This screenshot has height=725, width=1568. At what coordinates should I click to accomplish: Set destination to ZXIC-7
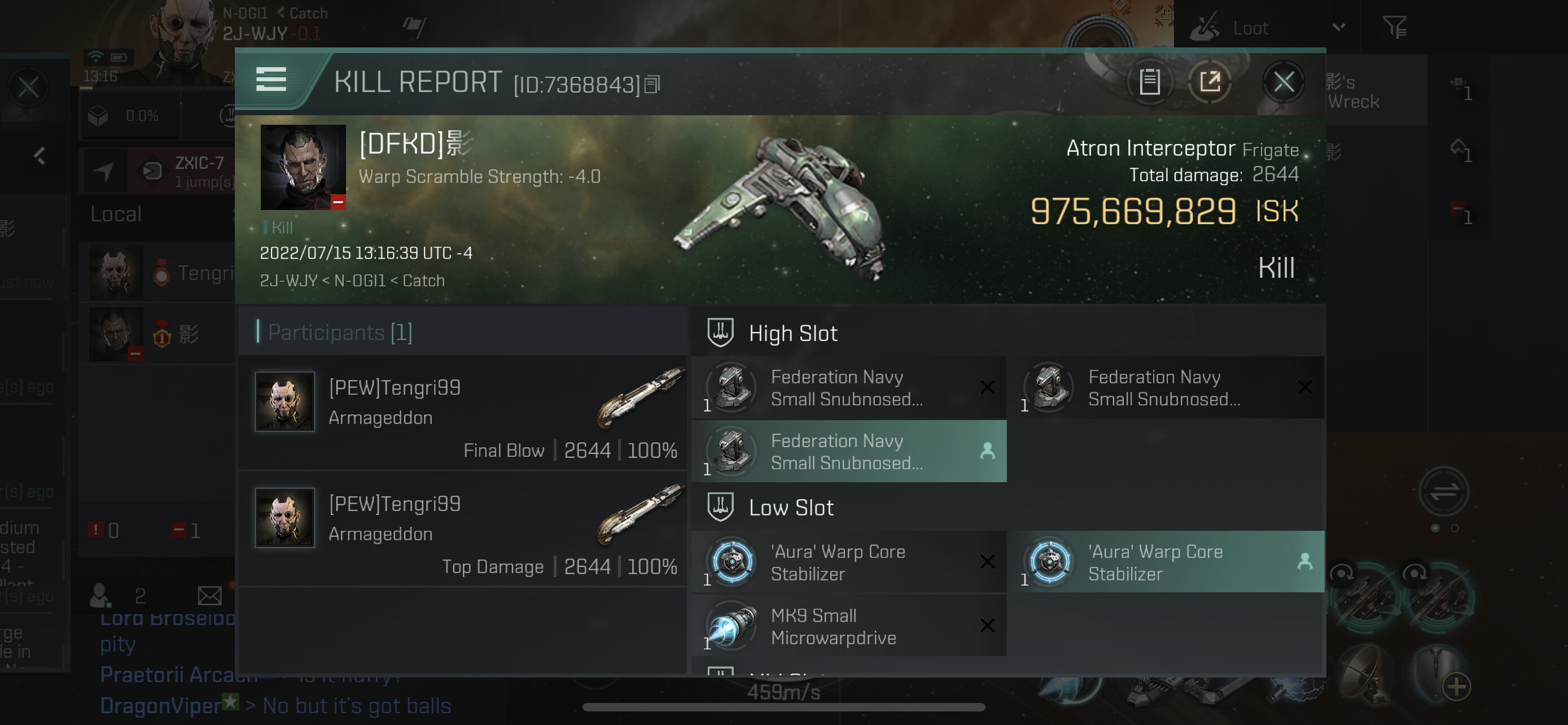104,172
